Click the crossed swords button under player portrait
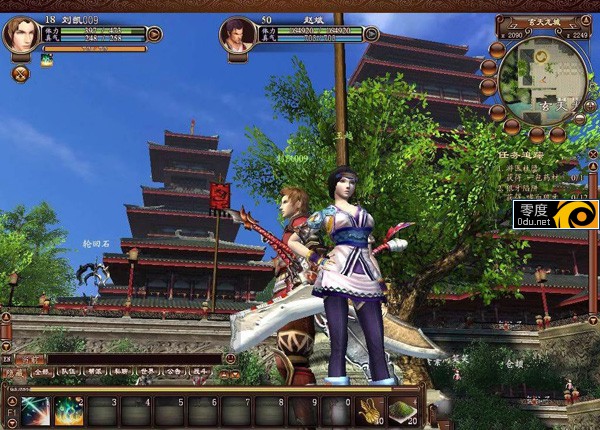 pos(20,73)
